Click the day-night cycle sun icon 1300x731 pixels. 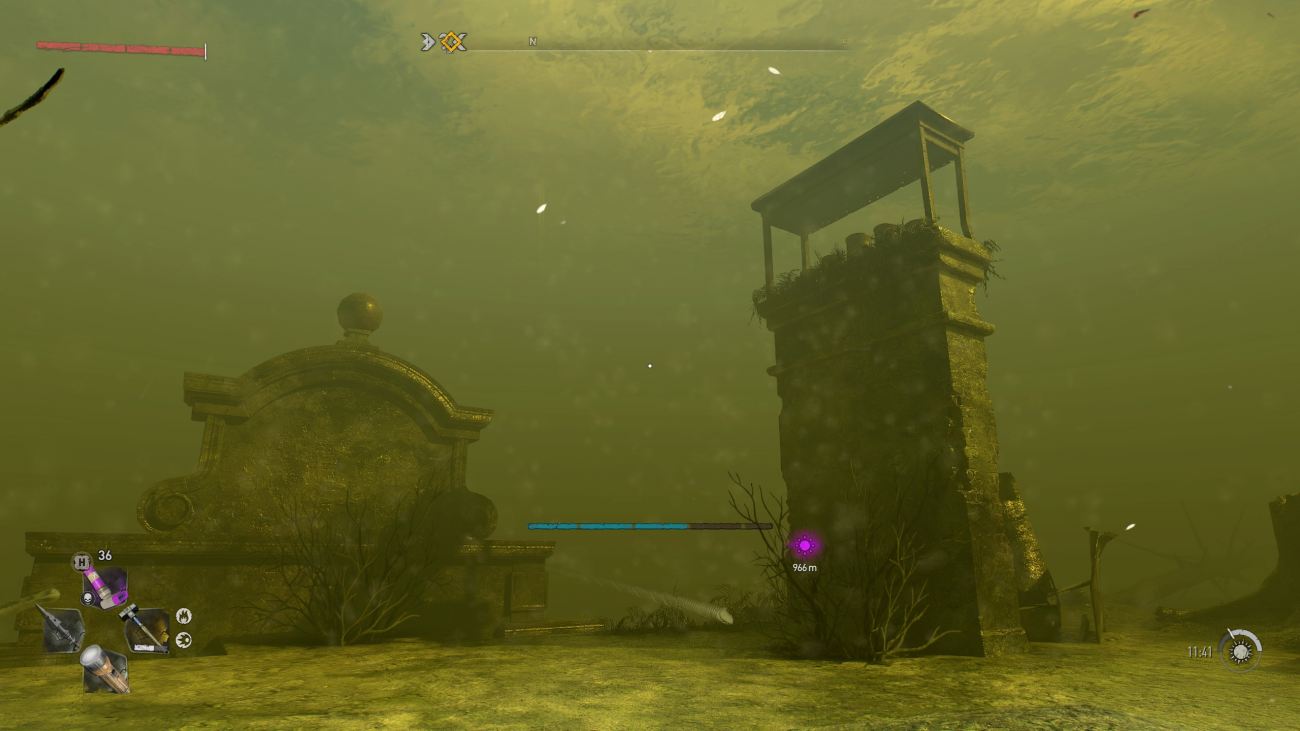point(1240,652)
